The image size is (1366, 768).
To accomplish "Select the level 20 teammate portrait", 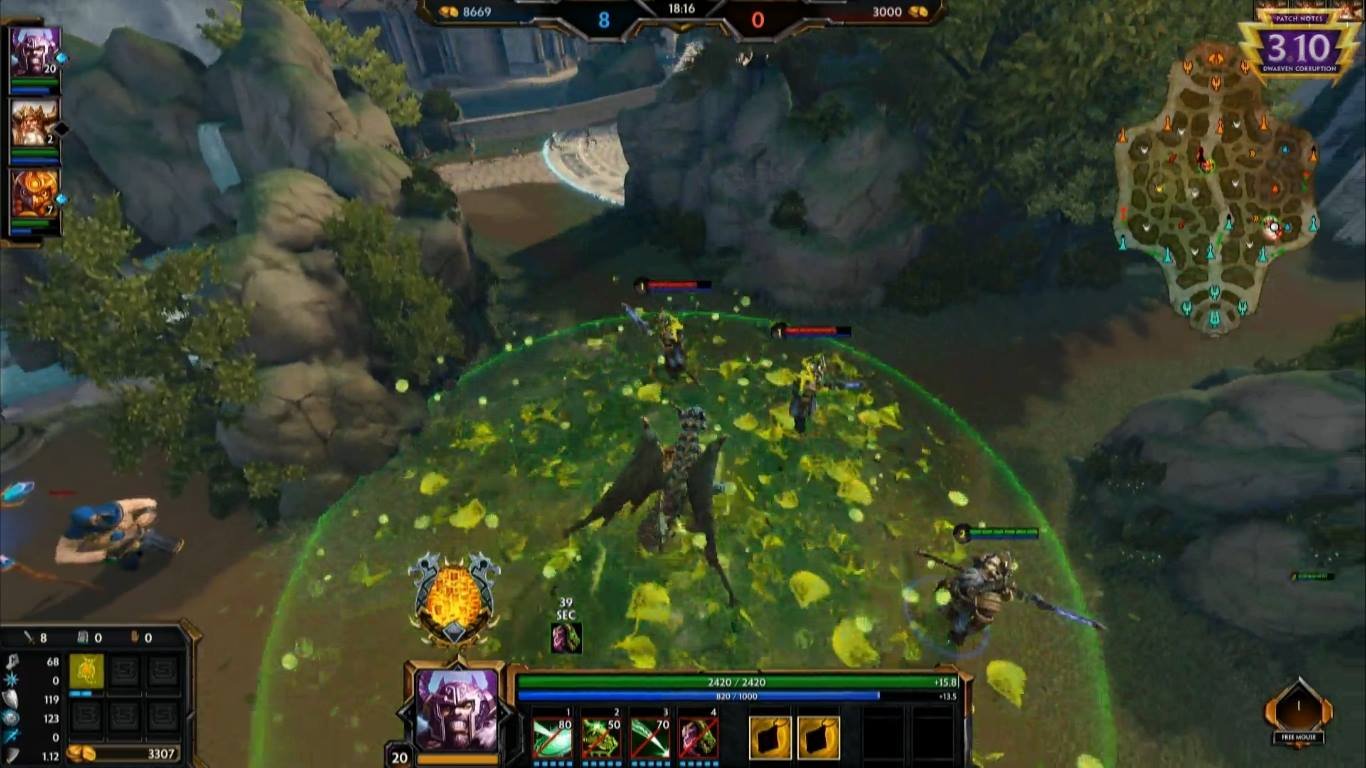I will pos(35,50).
